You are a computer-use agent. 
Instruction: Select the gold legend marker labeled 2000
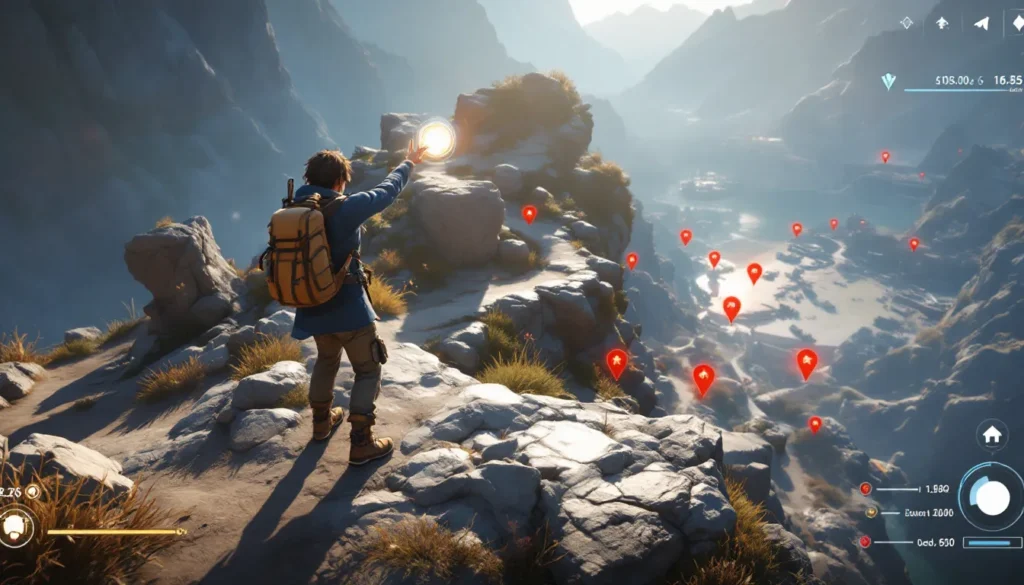pos(870,512)
